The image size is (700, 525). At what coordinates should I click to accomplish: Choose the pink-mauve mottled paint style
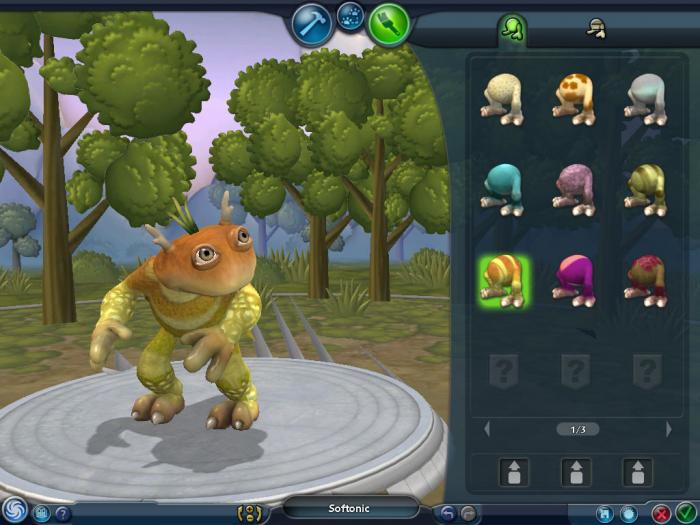pyautogui.click(x=574, y=188)
